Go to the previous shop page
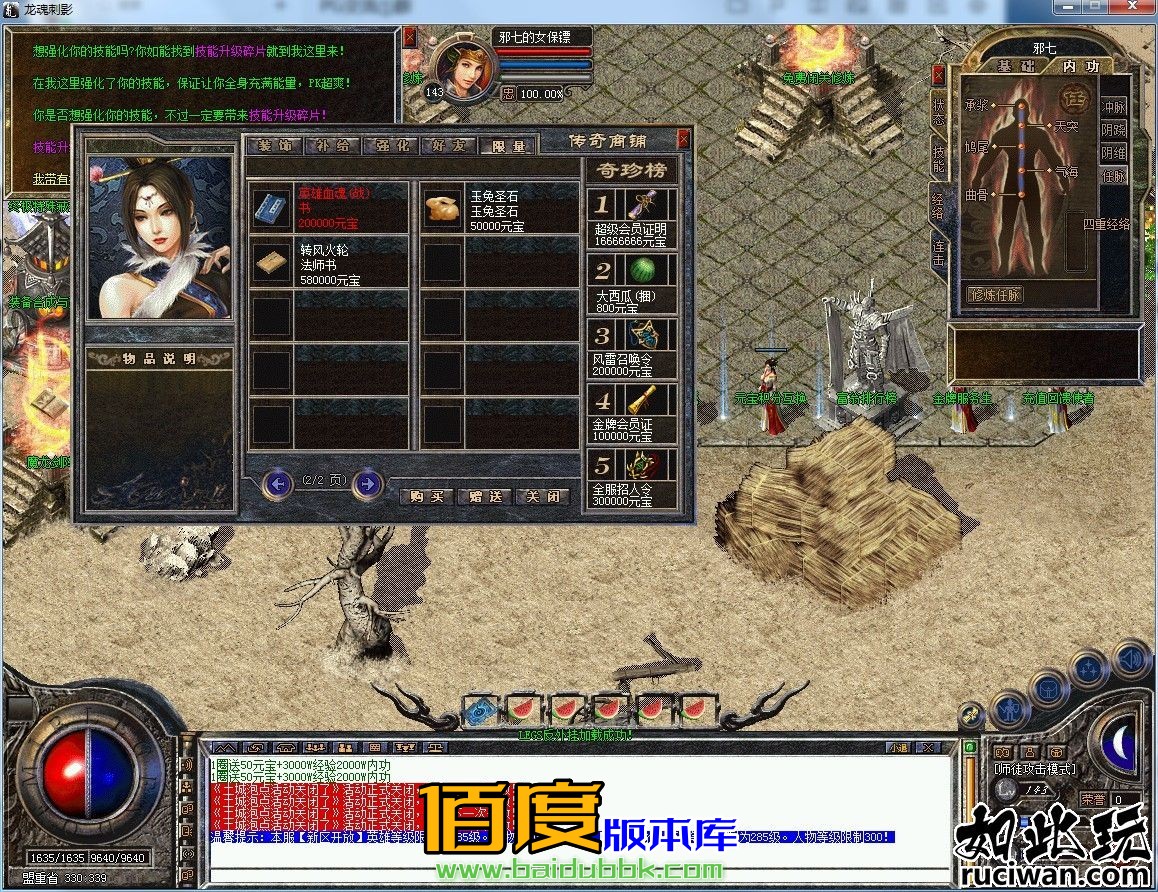Screen dimensions: 1158x892 point(277,485)
